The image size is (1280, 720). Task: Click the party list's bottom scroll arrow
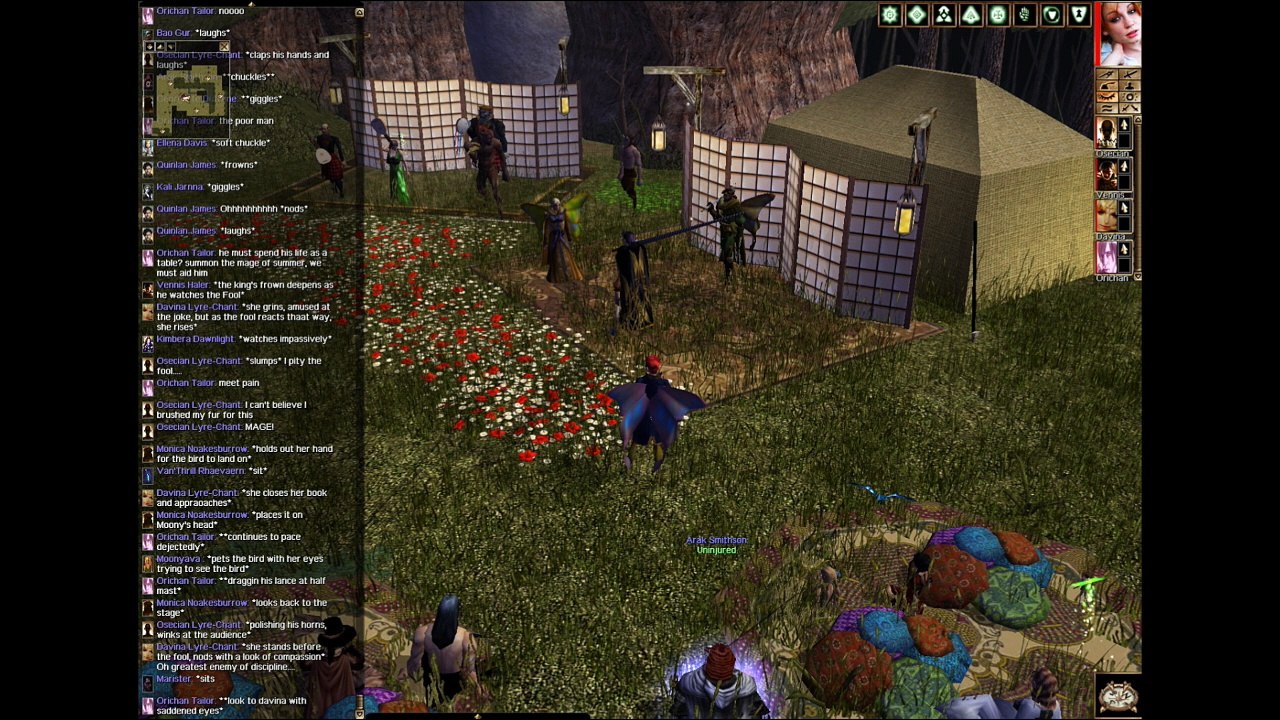point(1137,277)
